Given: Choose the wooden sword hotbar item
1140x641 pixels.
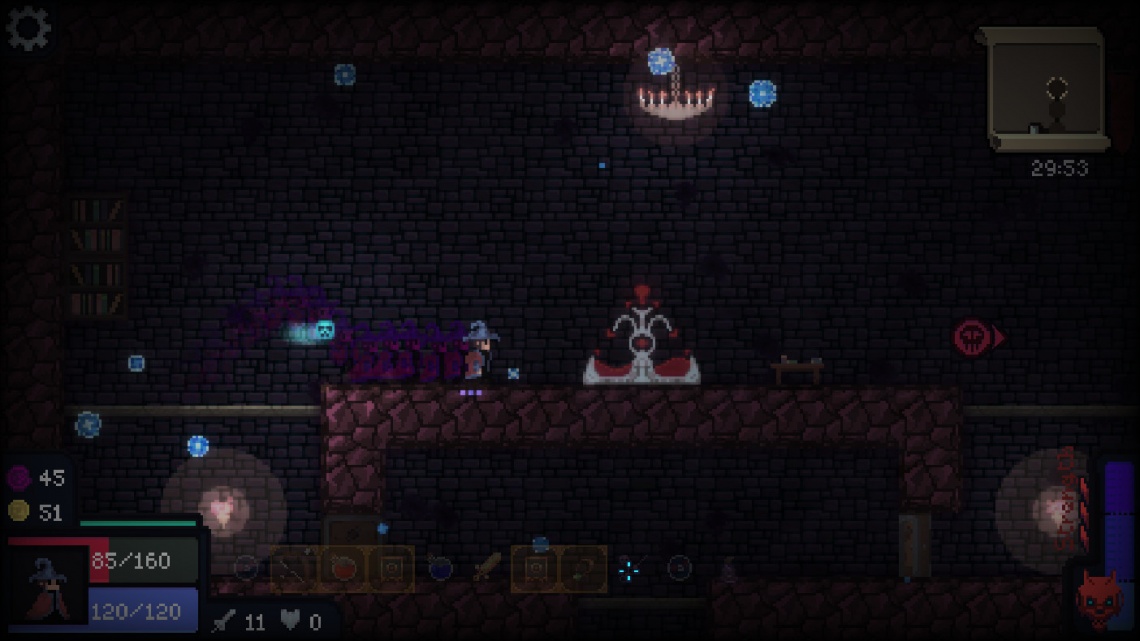Looking at the screenshot, I should pyautogui.click(x=487, y=569).
